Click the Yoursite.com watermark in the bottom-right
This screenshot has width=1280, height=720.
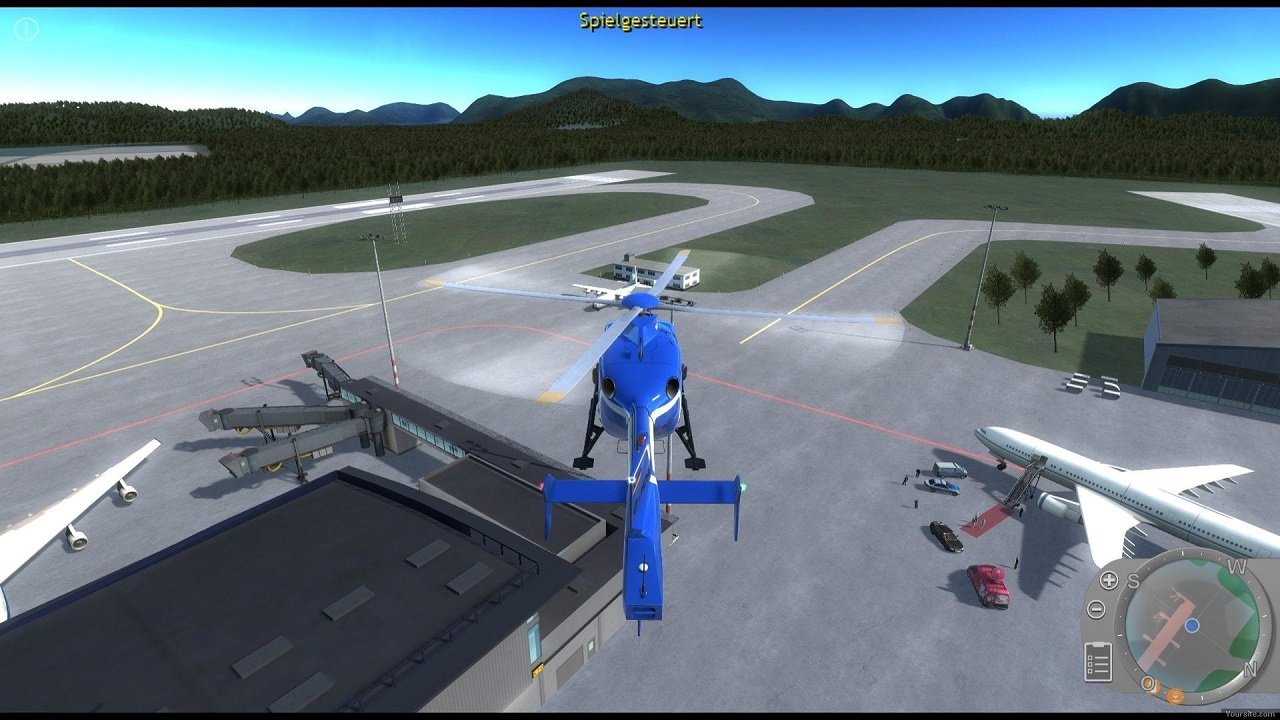click(x=1251, y=712)
